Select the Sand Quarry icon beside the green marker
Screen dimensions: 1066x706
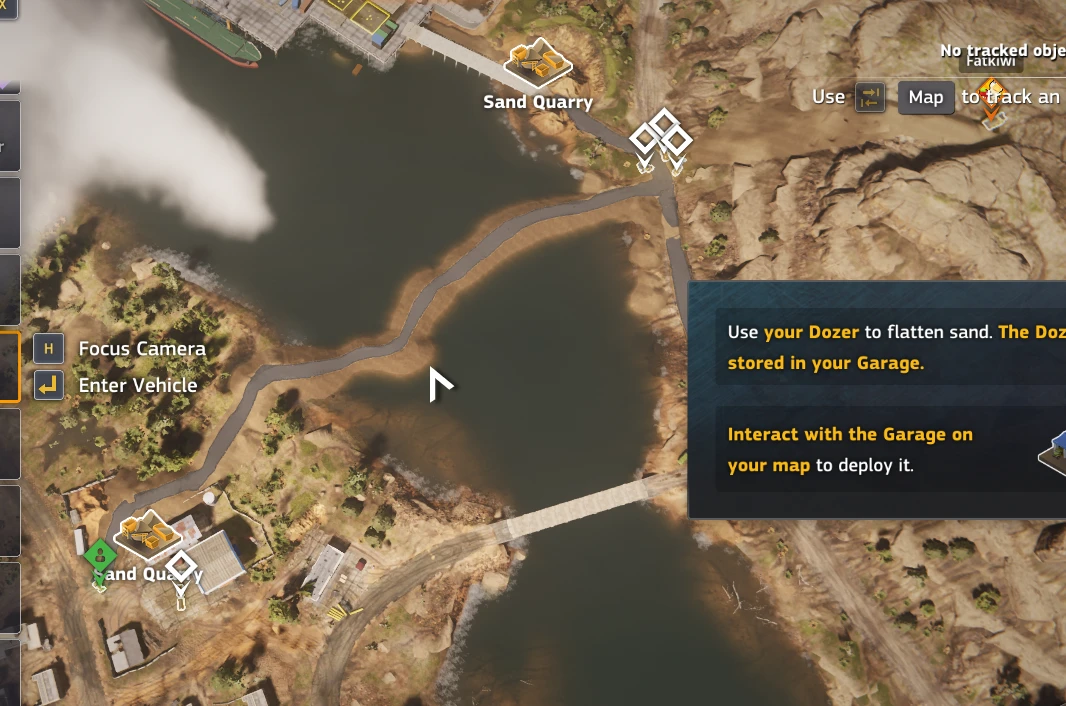point(146,534)
